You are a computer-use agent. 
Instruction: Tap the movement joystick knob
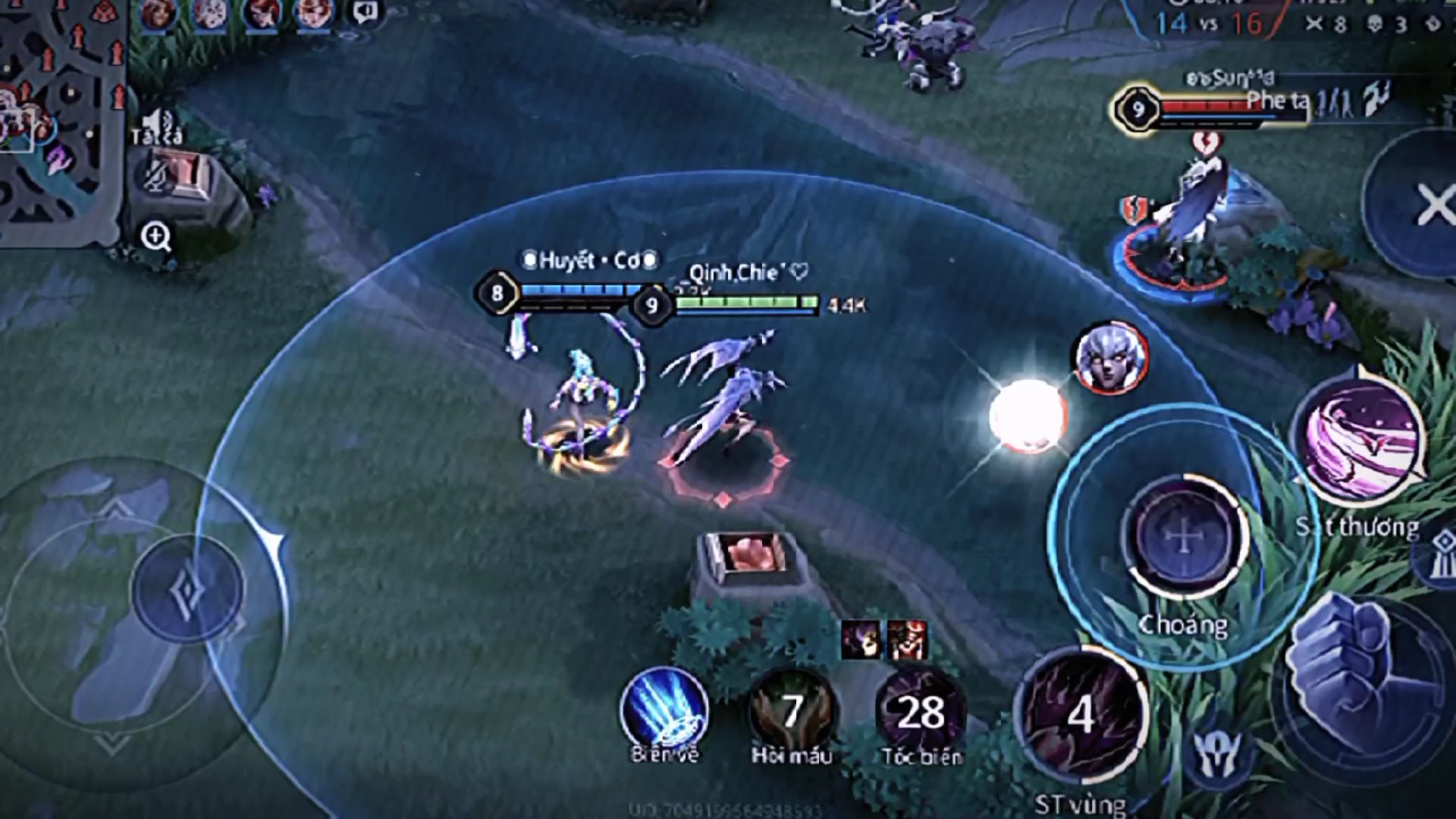[187, 589]
